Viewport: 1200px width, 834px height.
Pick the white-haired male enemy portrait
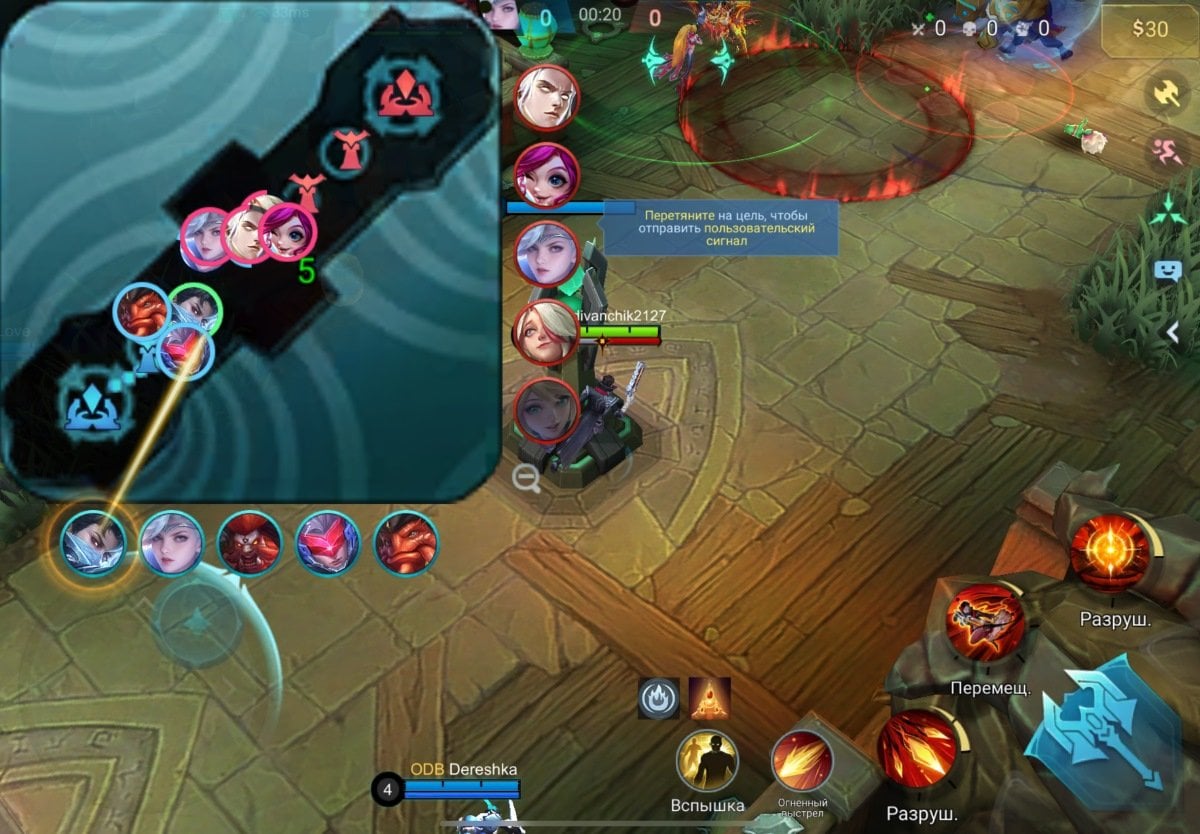coord(547,98)
